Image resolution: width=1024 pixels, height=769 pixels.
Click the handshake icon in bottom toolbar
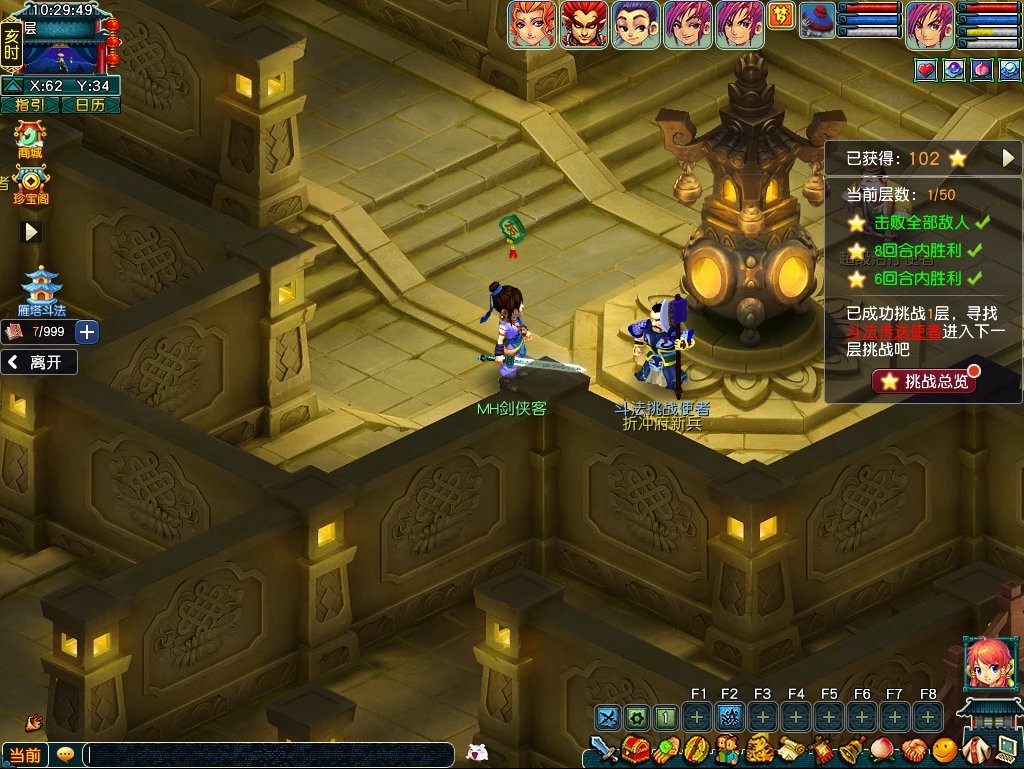coord(913,748)
